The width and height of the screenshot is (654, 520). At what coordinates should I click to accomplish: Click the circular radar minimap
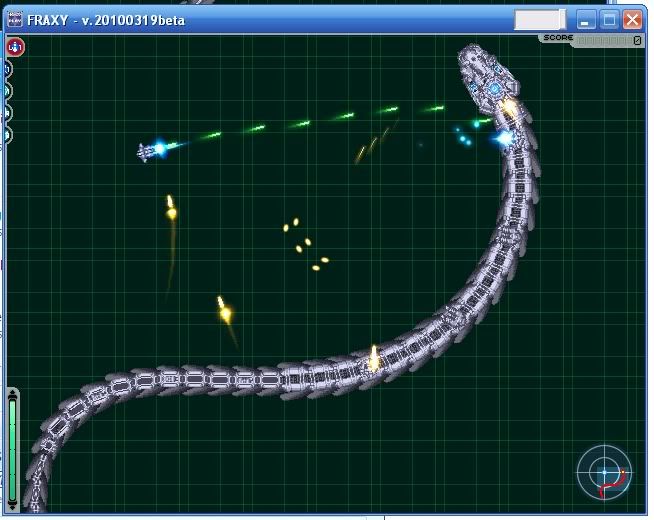(x=605, y=472)
